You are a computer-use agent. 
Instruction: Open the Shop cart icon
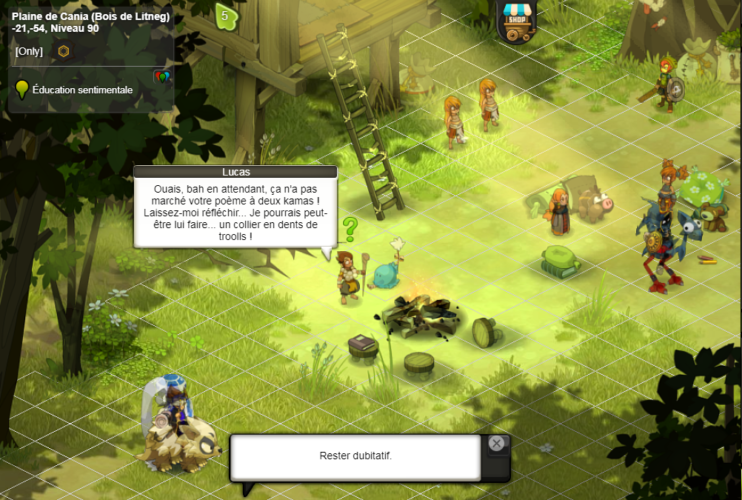(x=516, y=21)
